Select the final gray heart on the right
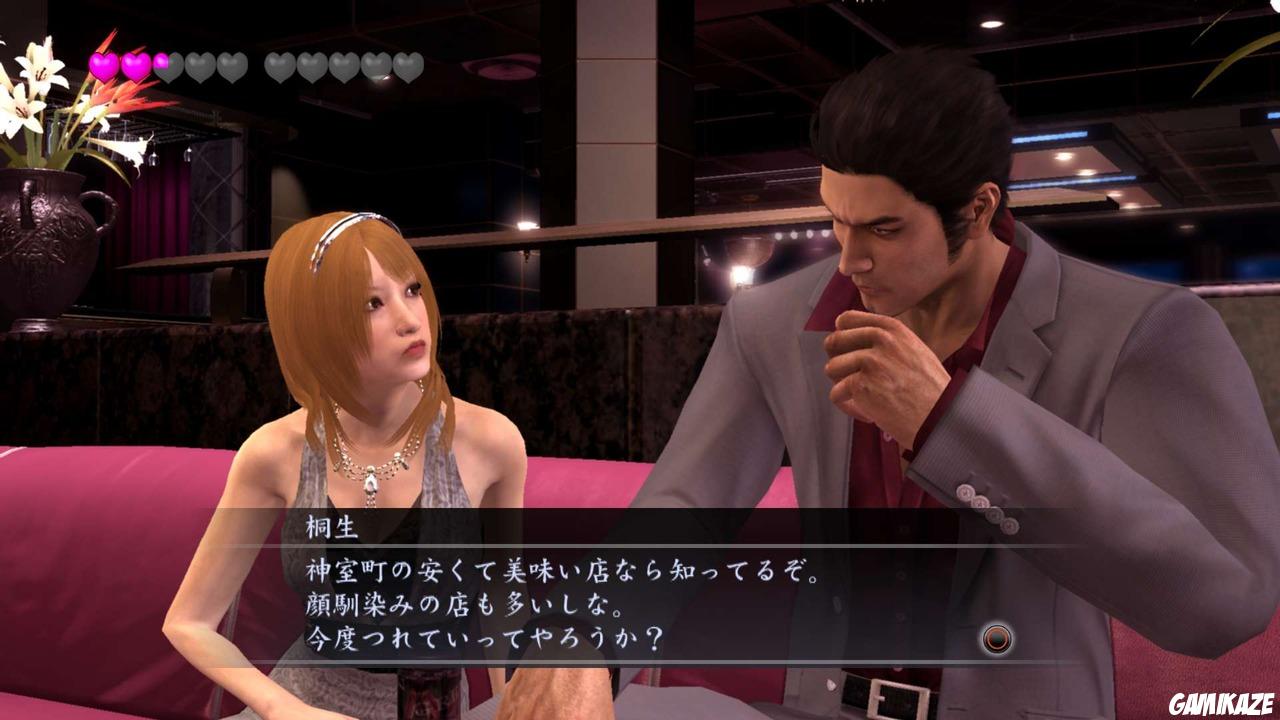Image resolution: width=1280 pixels, height=720 pixels. click(x=406, y=65)
